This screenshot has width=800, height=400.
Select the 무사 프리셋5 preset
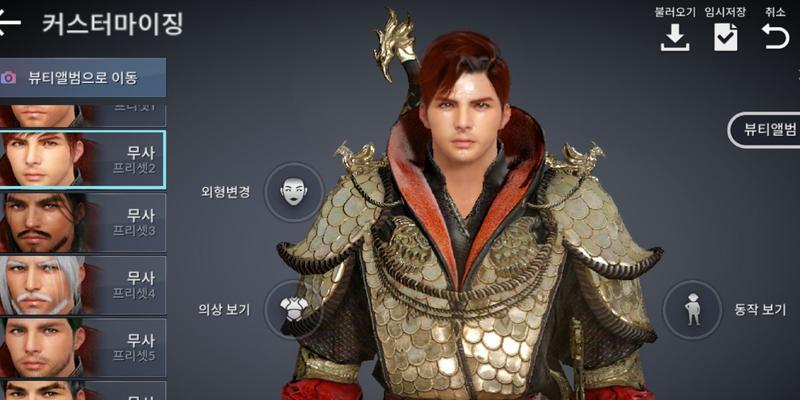[82, 346]
